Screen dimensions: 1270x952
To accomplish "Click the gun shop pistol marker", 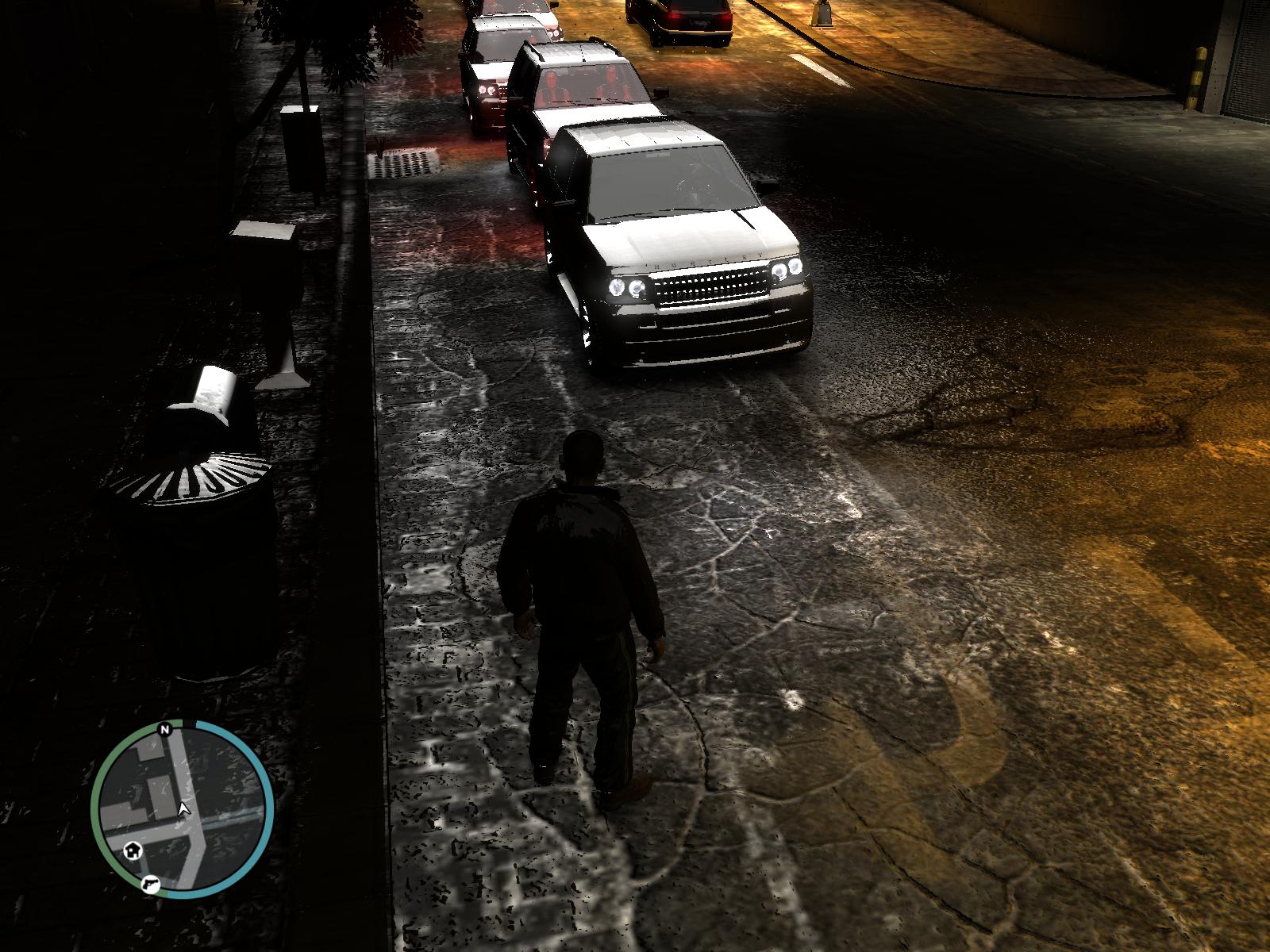I will click(x=148, y=884).
